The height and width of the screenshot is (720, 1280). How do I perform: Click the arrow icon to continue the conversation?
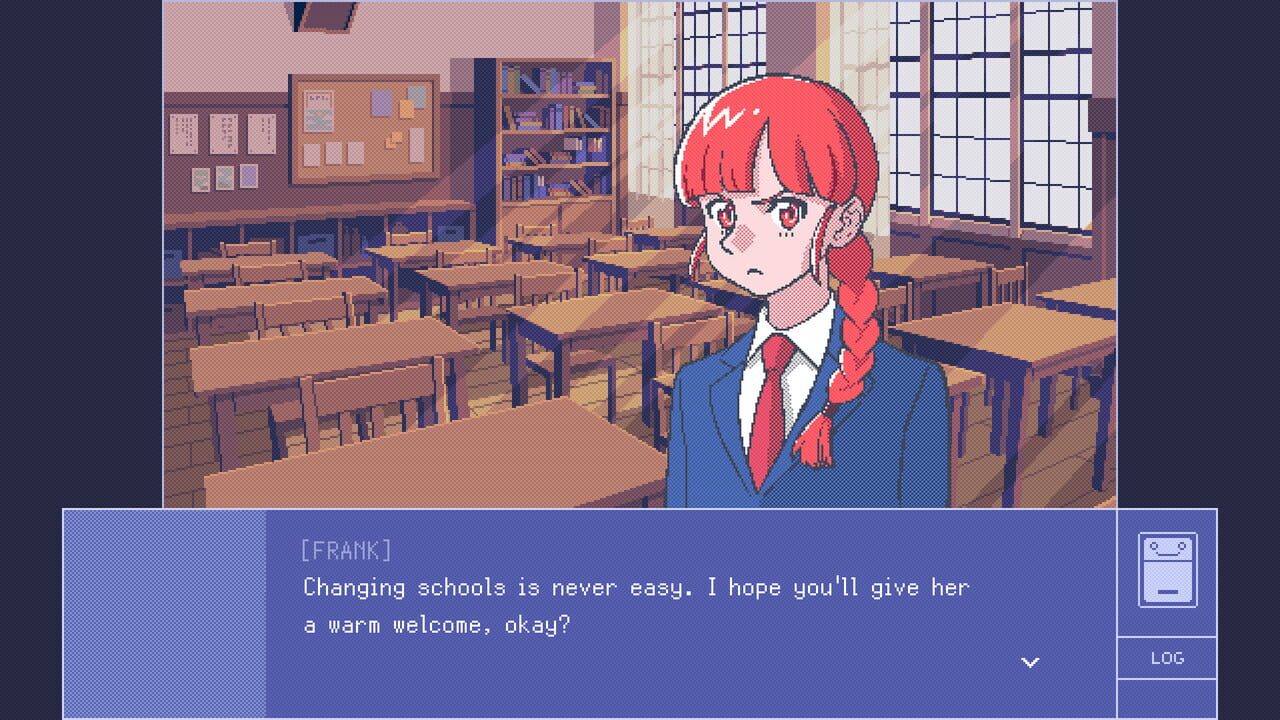pos(1030,661)
